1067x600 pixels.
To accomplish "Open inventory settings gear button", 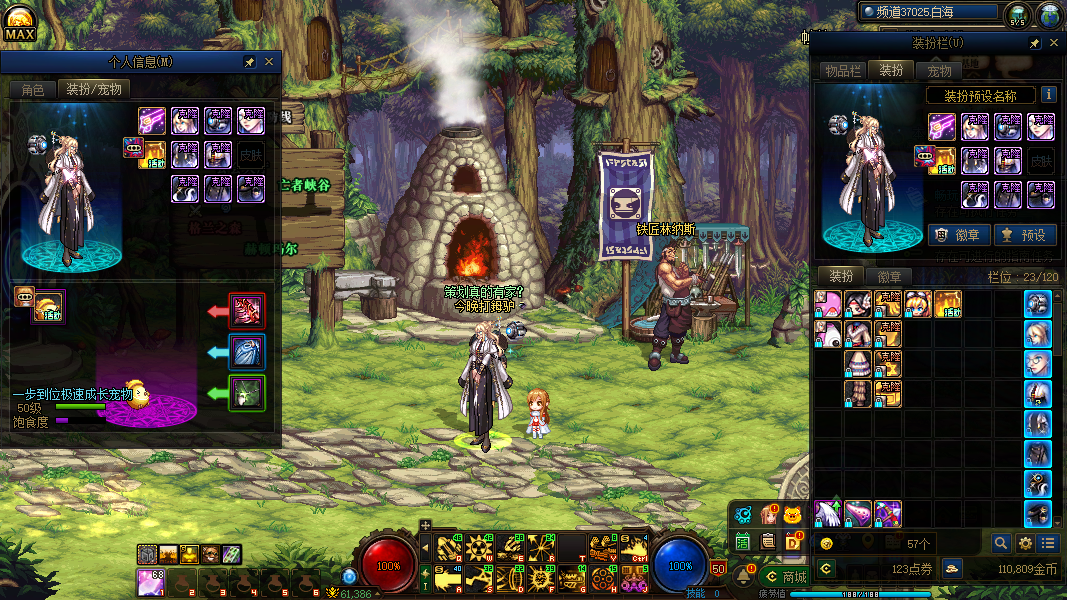I will pos(1024,543).
